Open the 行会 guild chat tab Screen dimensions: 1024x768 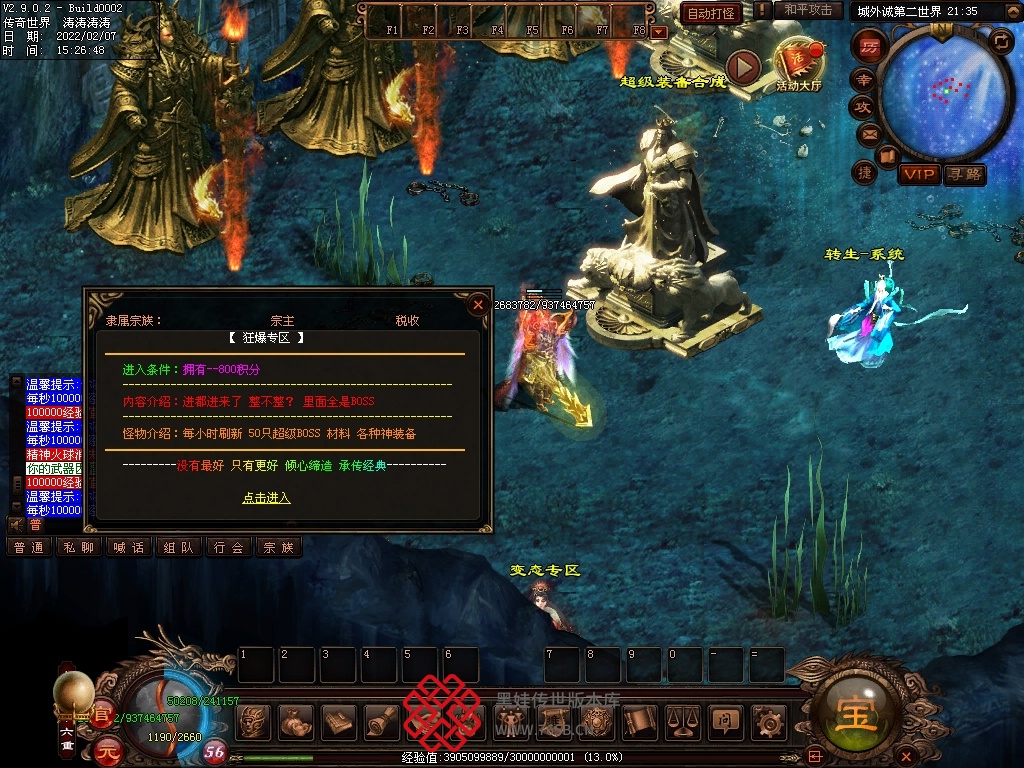pyautogui.click(x=228, y=547)
